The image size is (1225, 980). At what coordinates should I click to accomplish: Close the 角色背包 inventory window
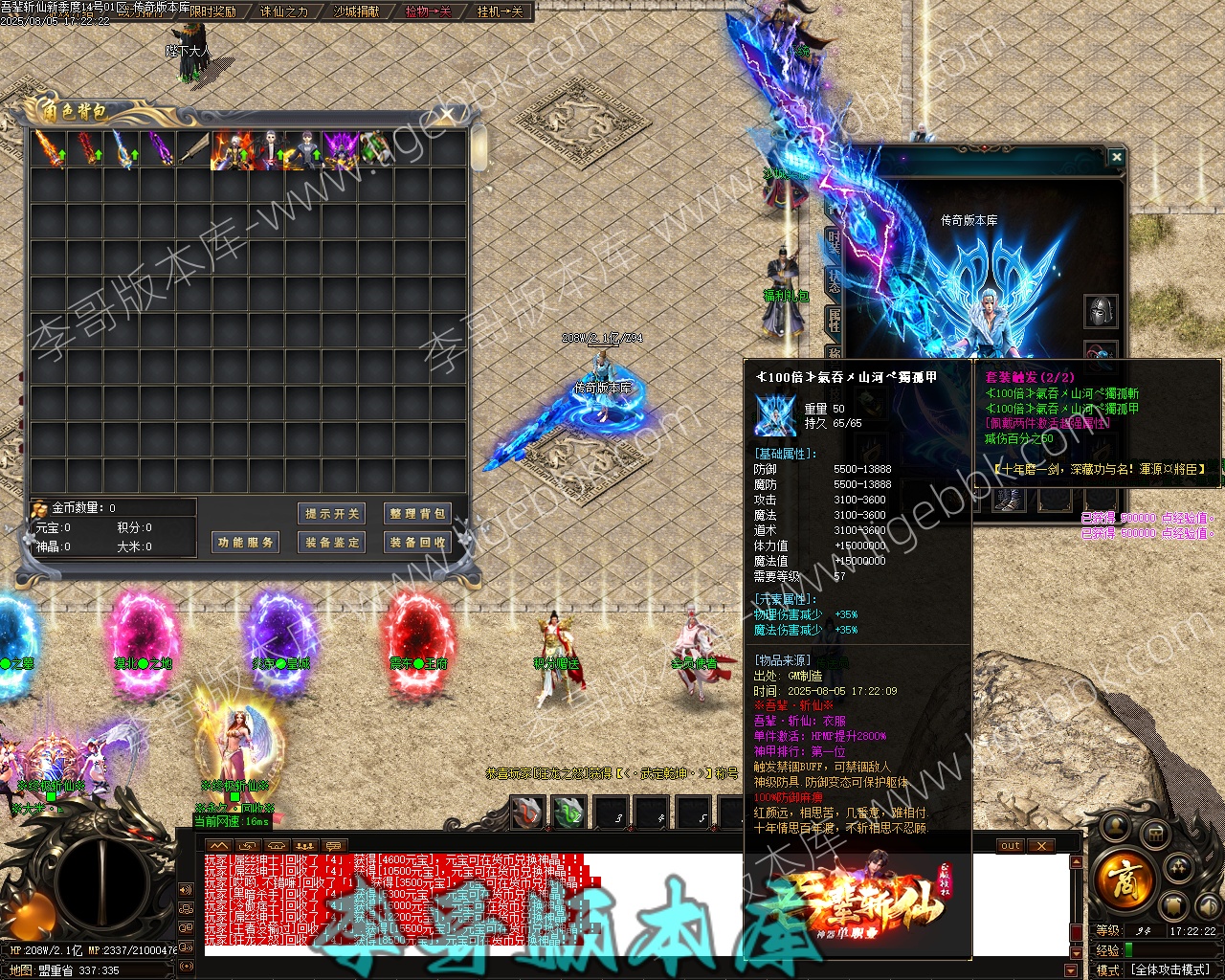click(x=446, y=115)
